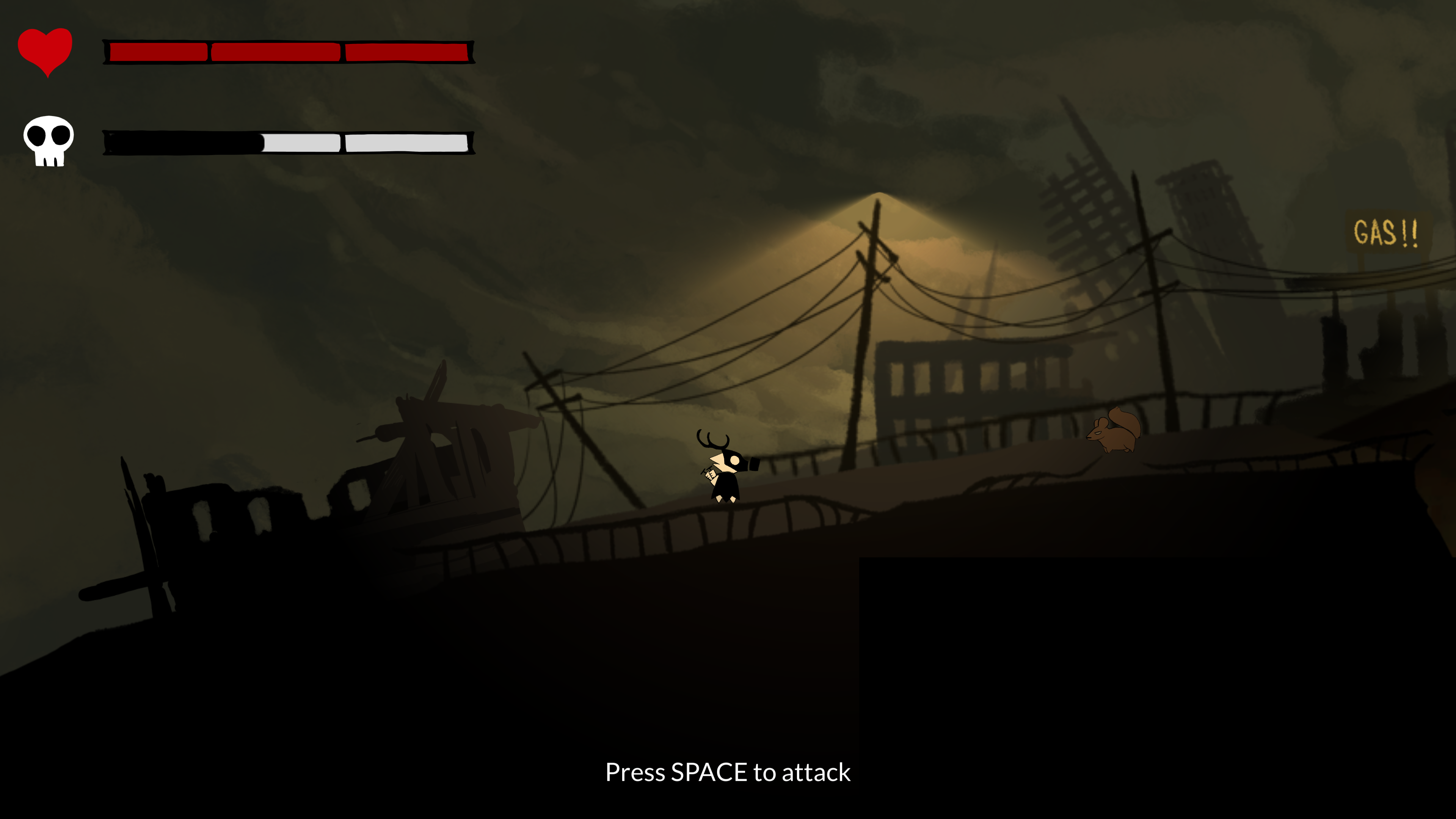Screen dimensions: 1456x819
Task: Click the white skull icon
Action: click(49, 140)
